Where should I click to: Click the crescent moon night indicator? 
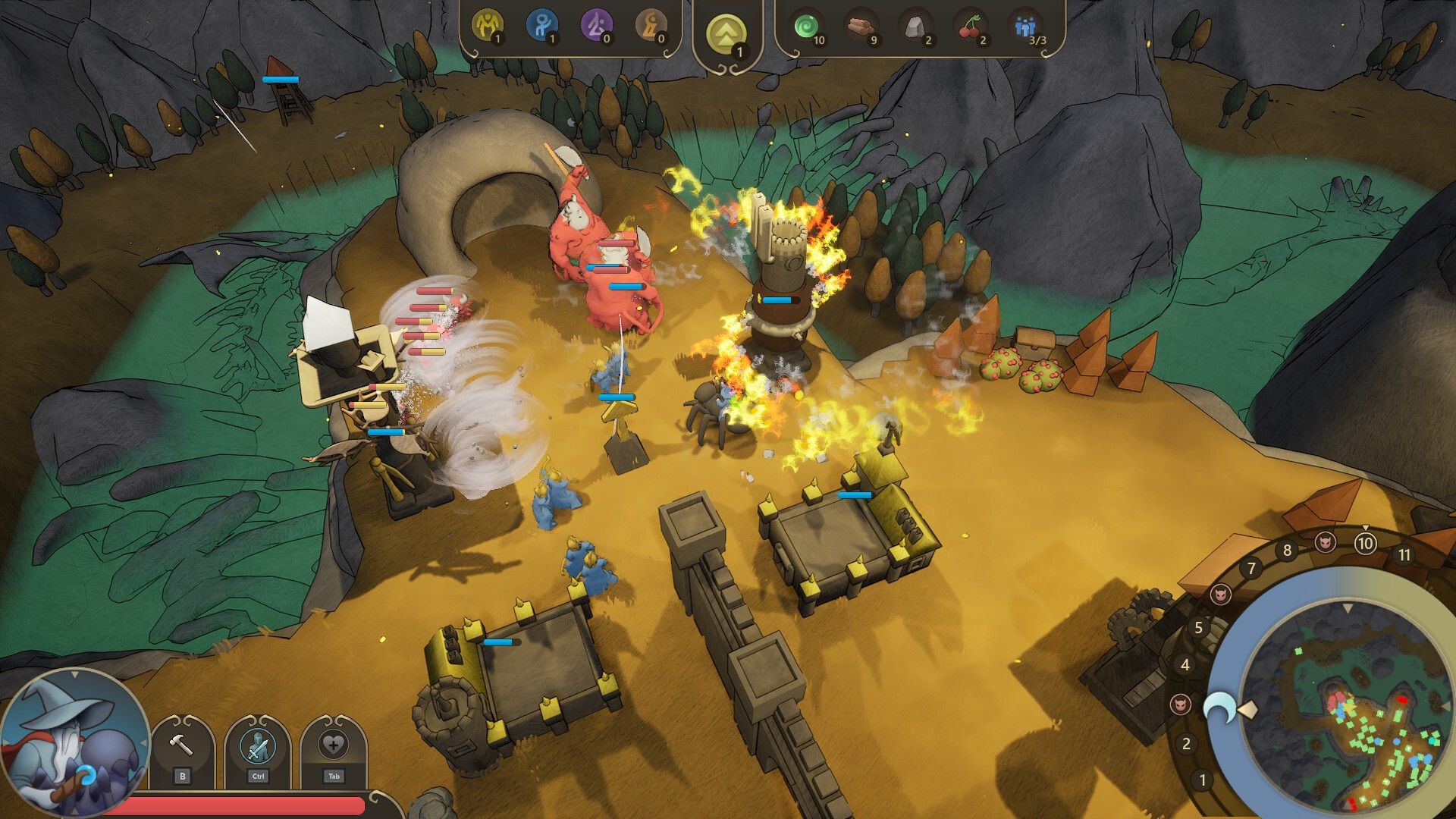(x=1219, y=707)
